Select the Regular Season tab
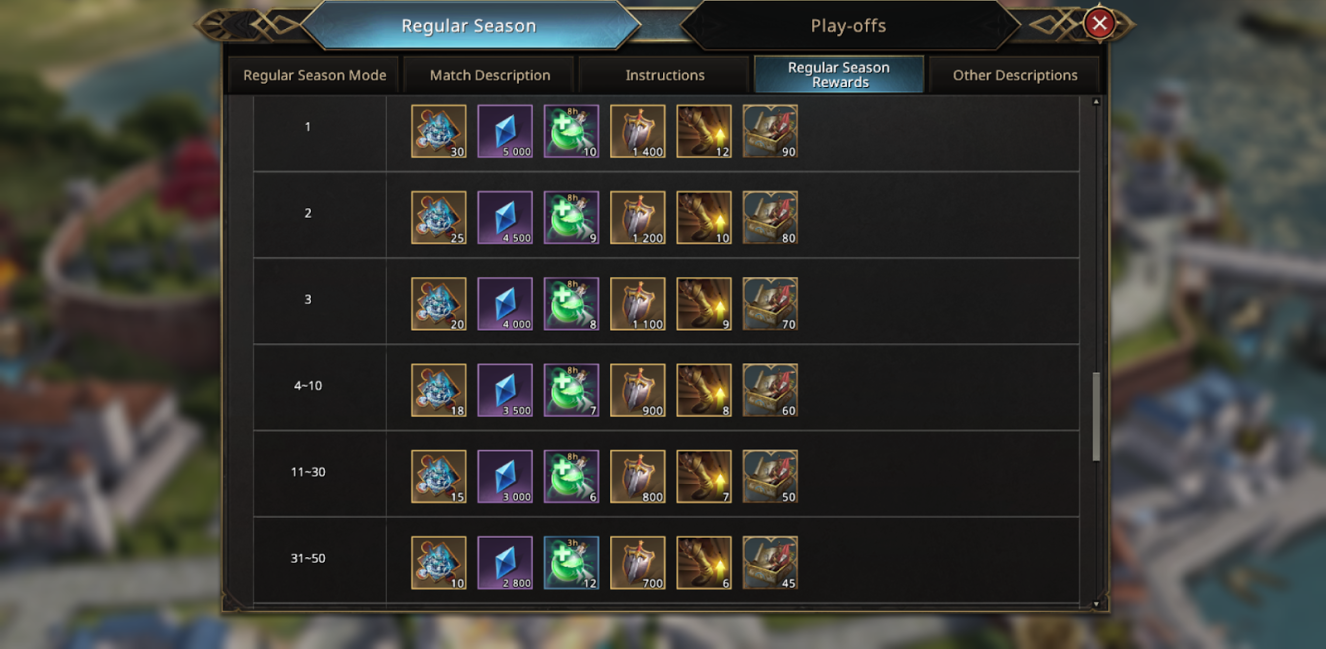Image resolution: width=1326 pixels, height=649 pixels. coord(469,26)
